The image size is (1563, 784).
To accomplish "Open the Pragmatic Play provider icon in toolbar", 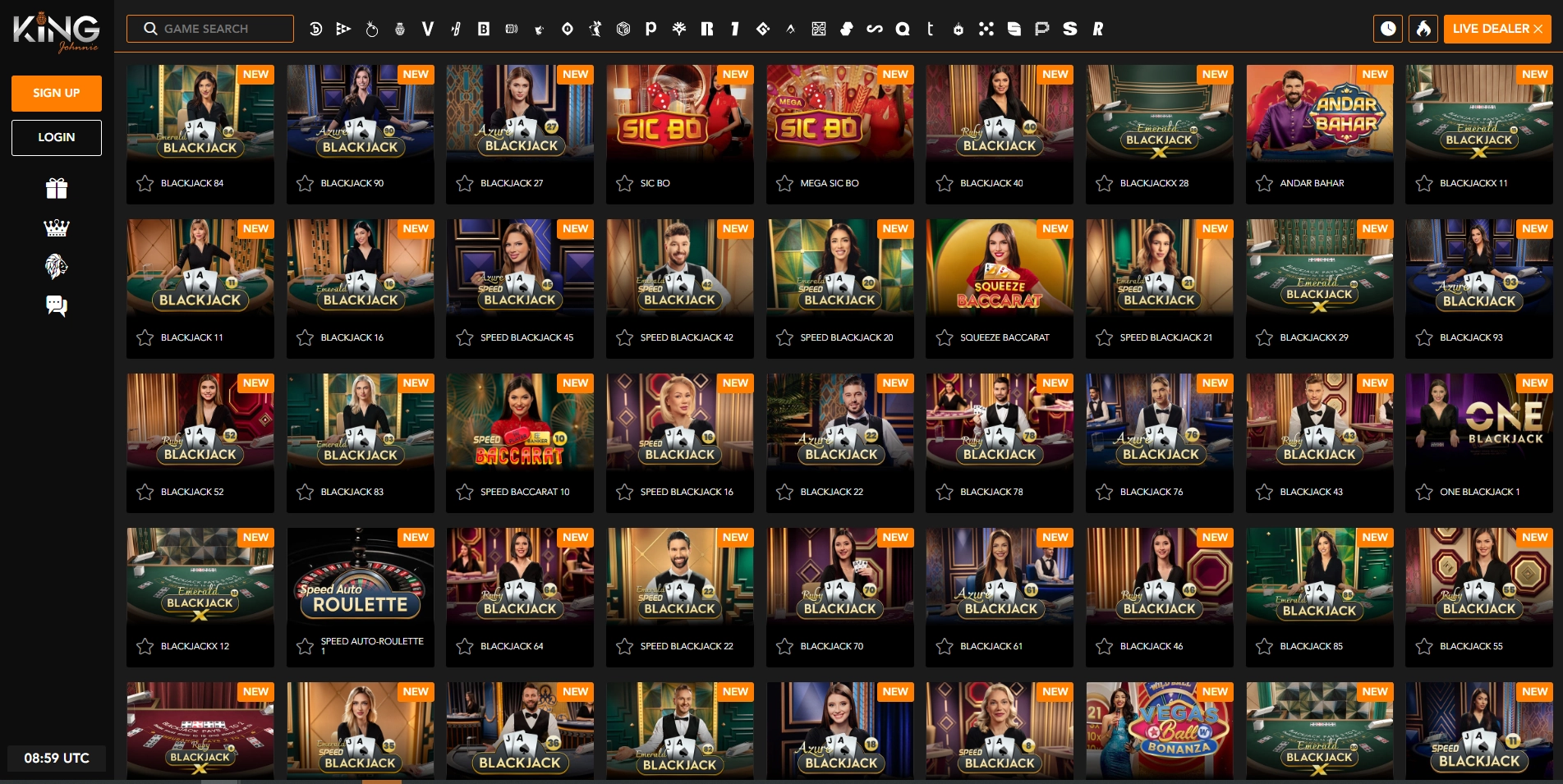I will coord(650,29).
